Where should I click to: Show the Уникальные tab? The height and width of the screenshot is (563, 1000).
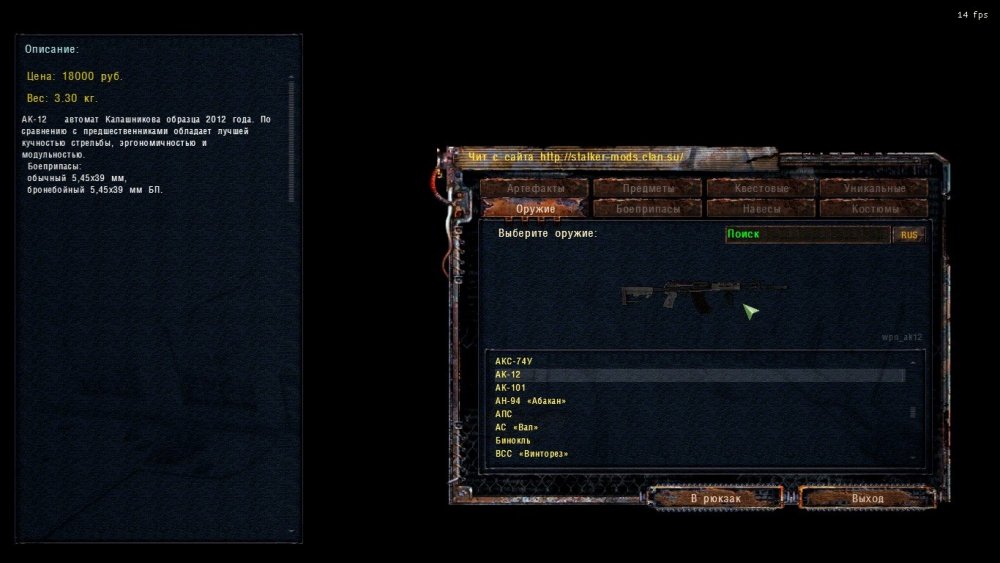(x=874, y=188)
